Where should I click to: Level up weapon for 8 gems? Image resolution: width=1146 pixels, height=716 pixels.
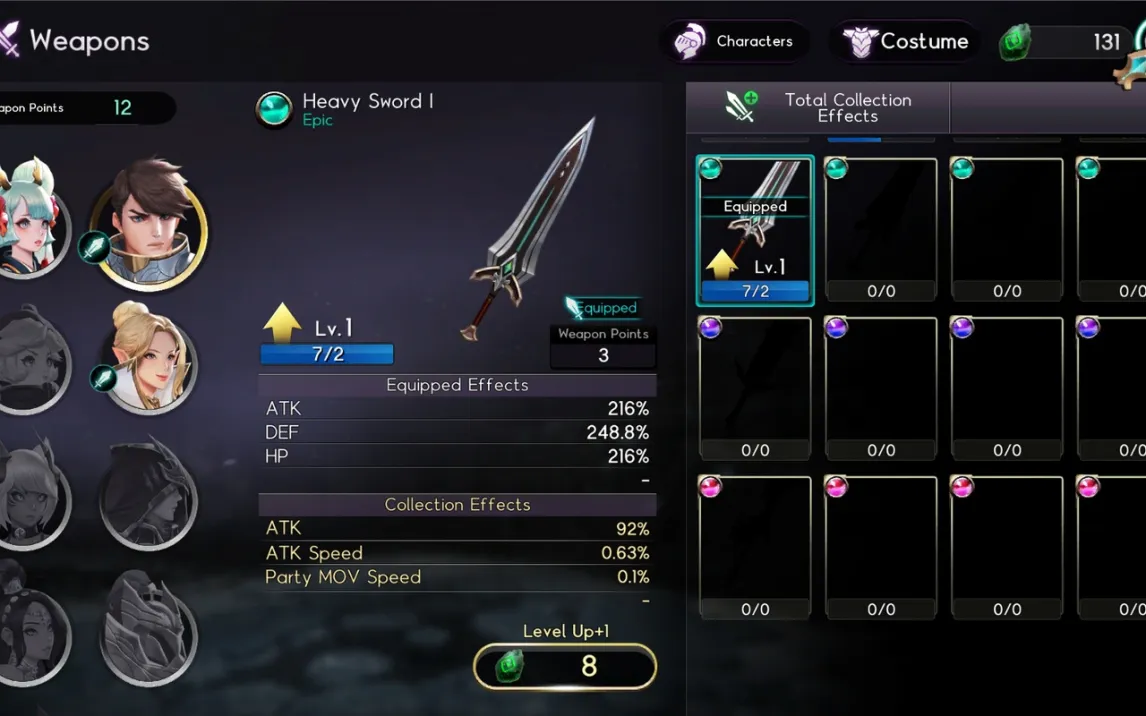click(x=565, y=666)
